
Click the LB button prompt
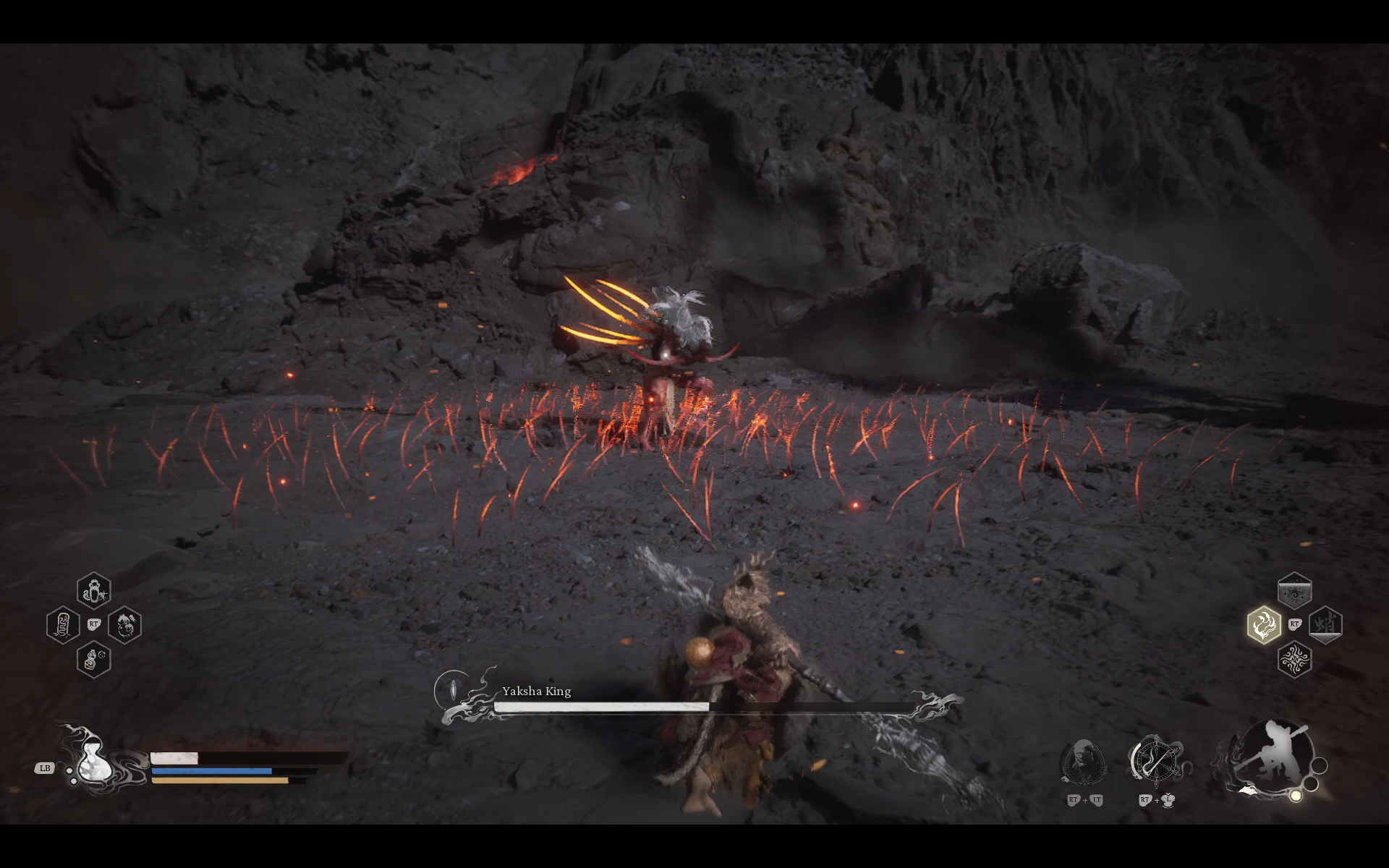coord(45,770)
